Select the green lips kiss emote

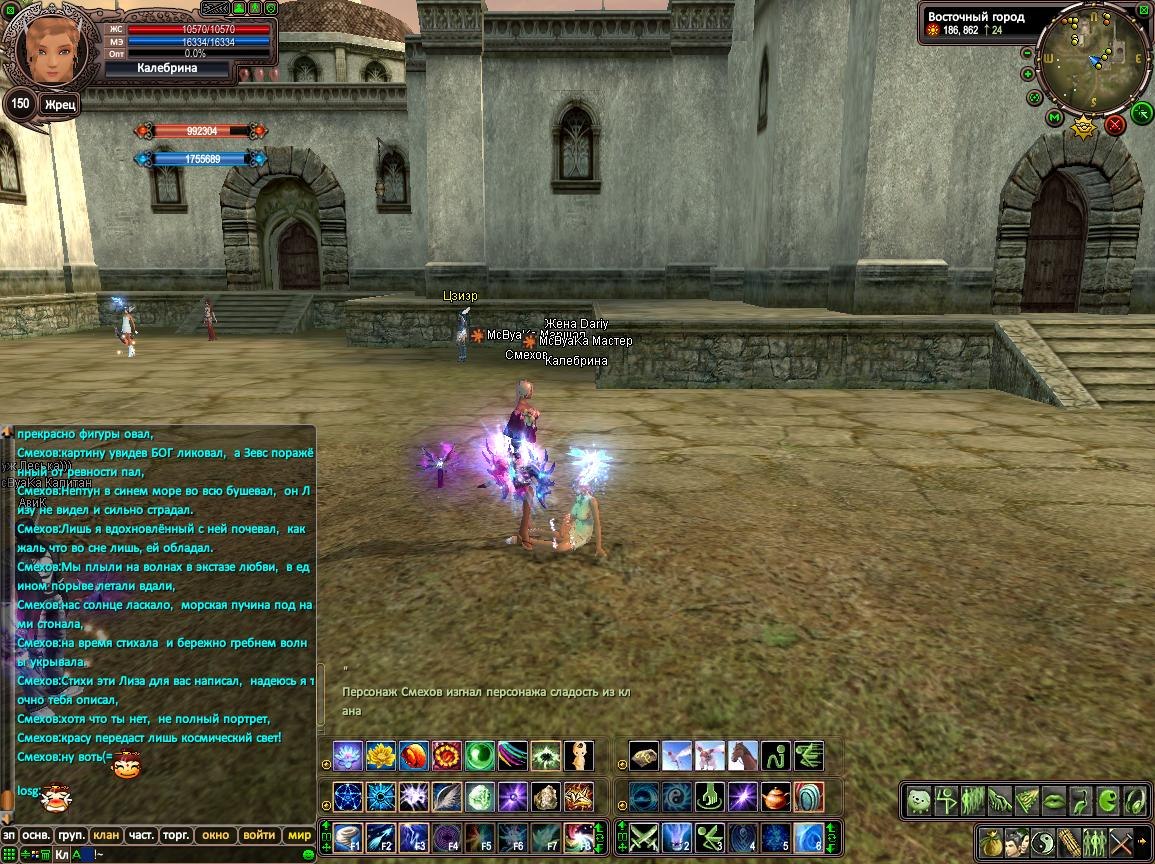[x=1054, y=801]
